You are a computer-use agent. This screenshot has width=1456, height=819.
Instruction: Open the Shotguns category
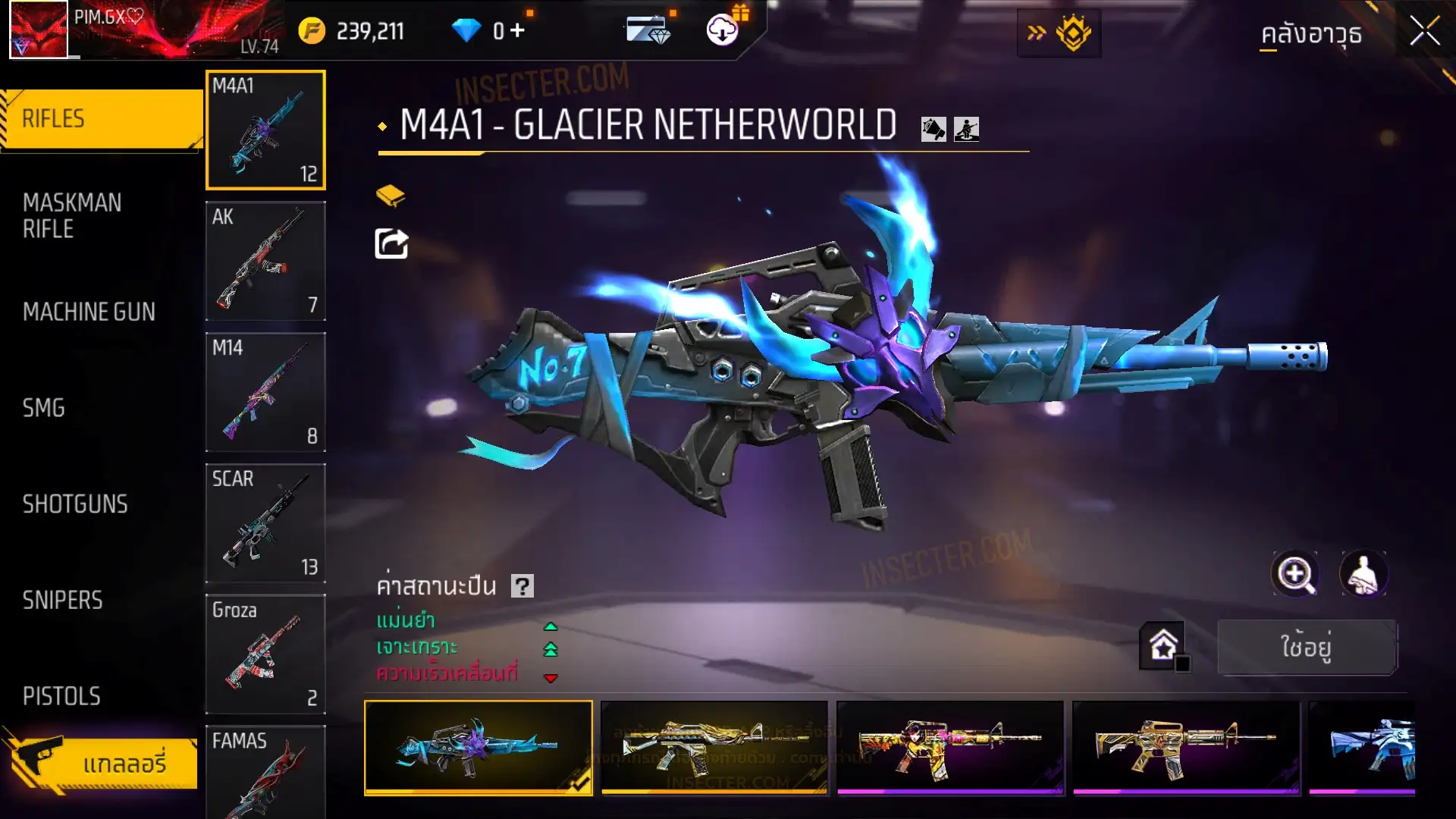[x=75, y=504]
